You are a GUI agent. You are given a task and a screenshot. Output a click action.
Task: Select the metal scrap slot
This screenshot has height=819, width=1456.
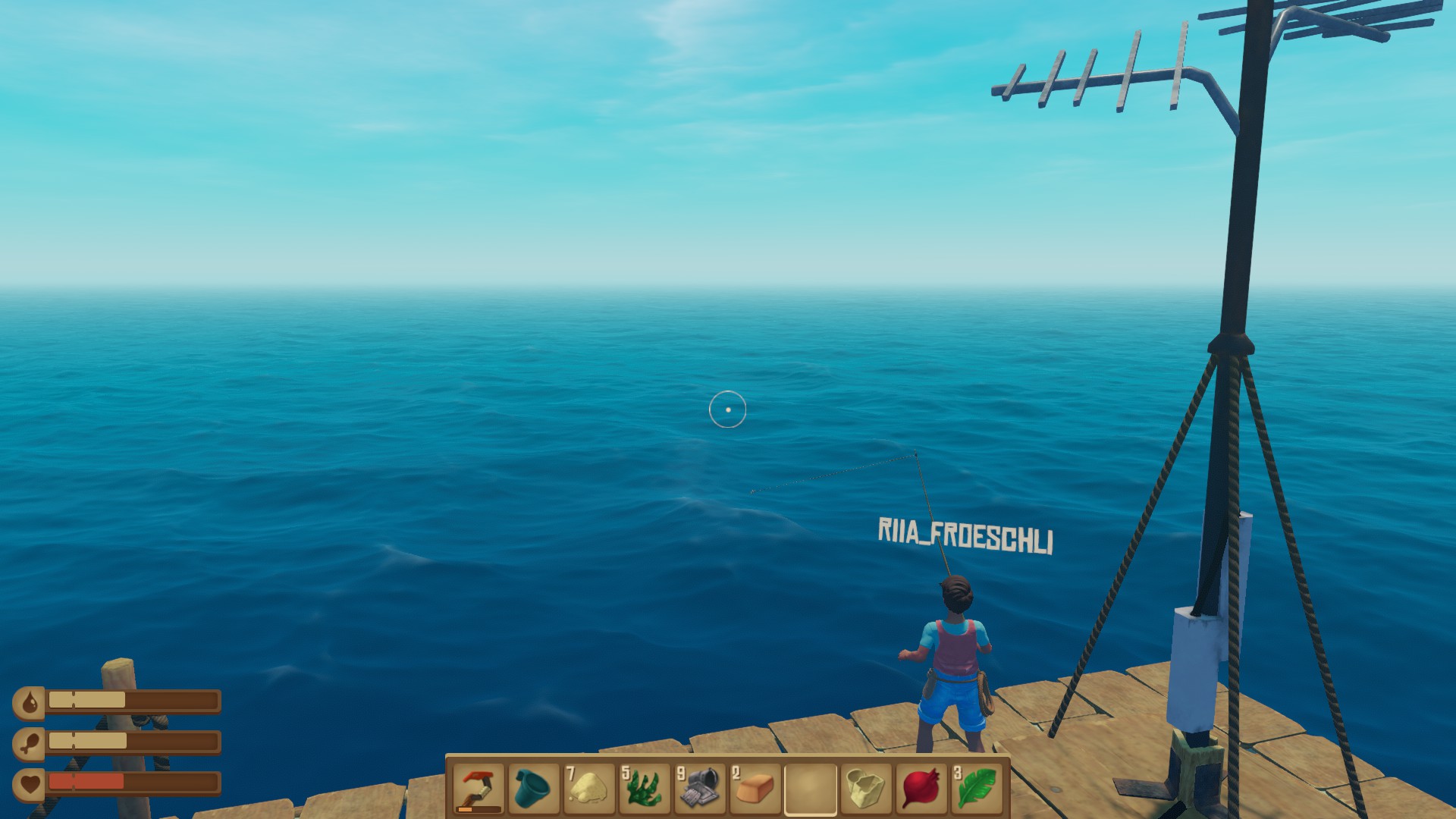[699, 789]
